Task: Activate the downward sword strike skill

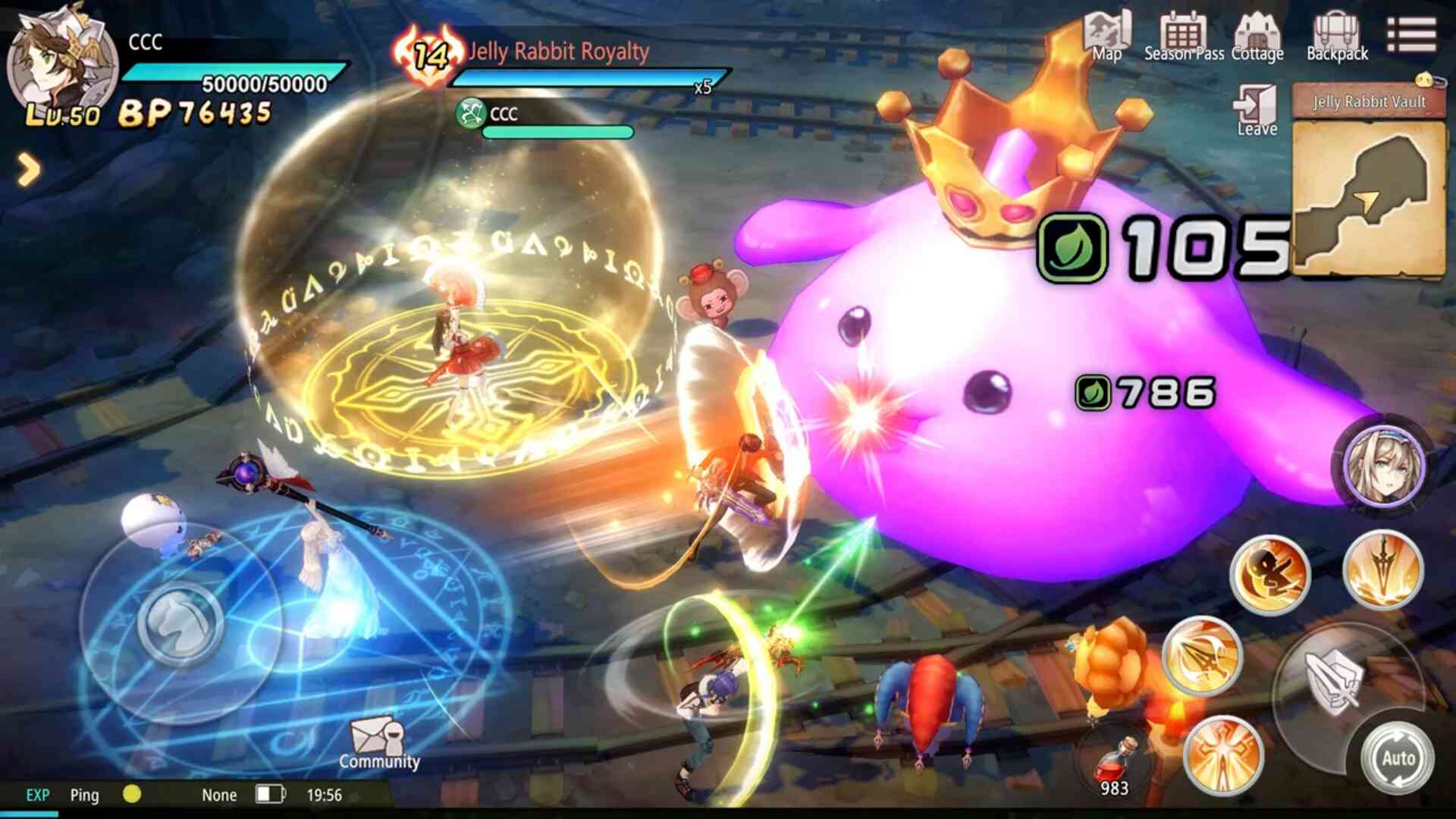Action: coord(1382,570)
